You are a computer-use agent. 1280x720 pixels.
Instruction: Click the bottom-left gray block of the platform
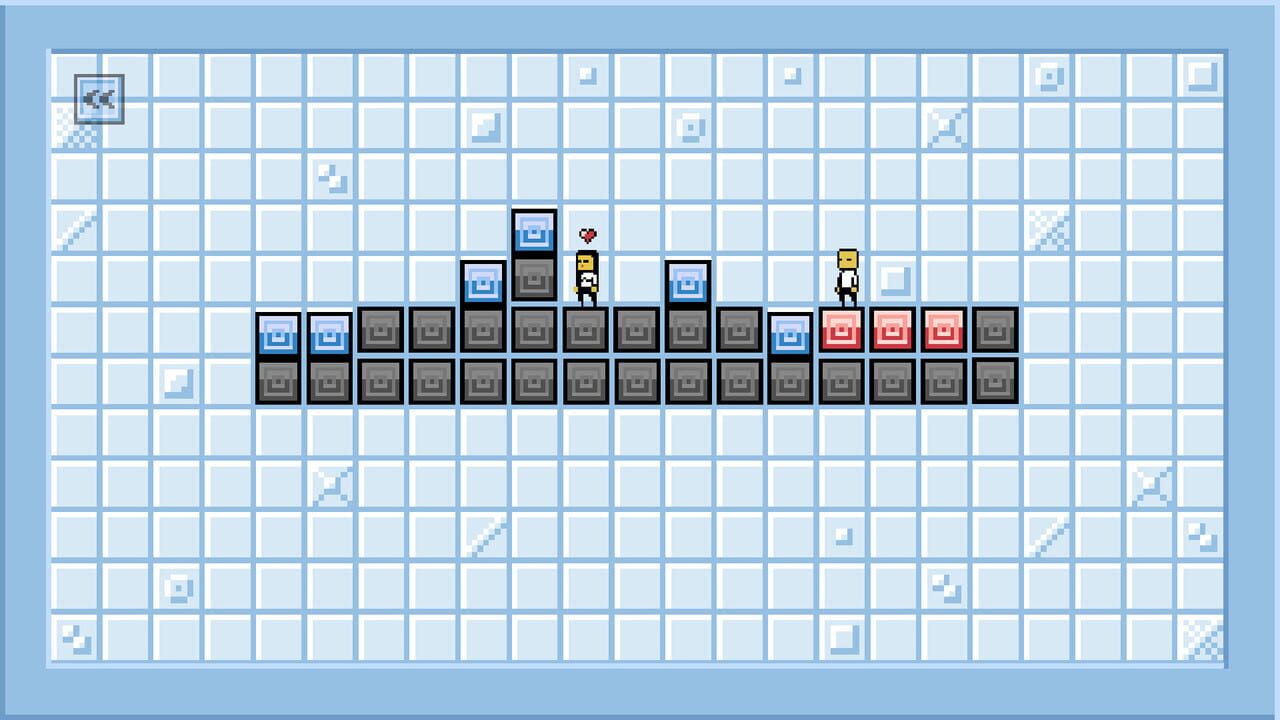[278, 381]
